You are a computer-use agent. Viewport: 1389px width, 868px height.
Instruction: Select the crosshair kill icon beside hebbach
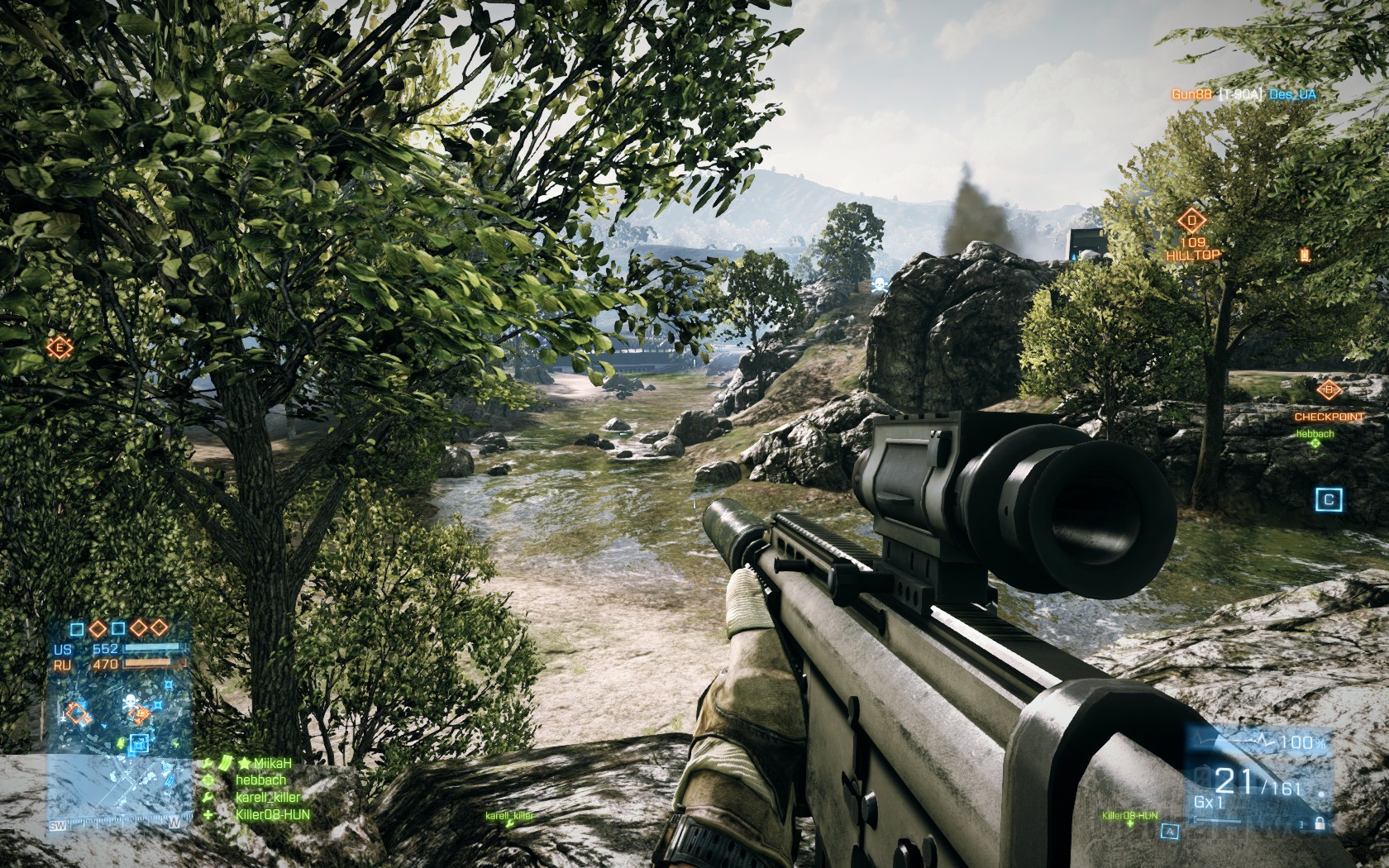pos(208,780)
